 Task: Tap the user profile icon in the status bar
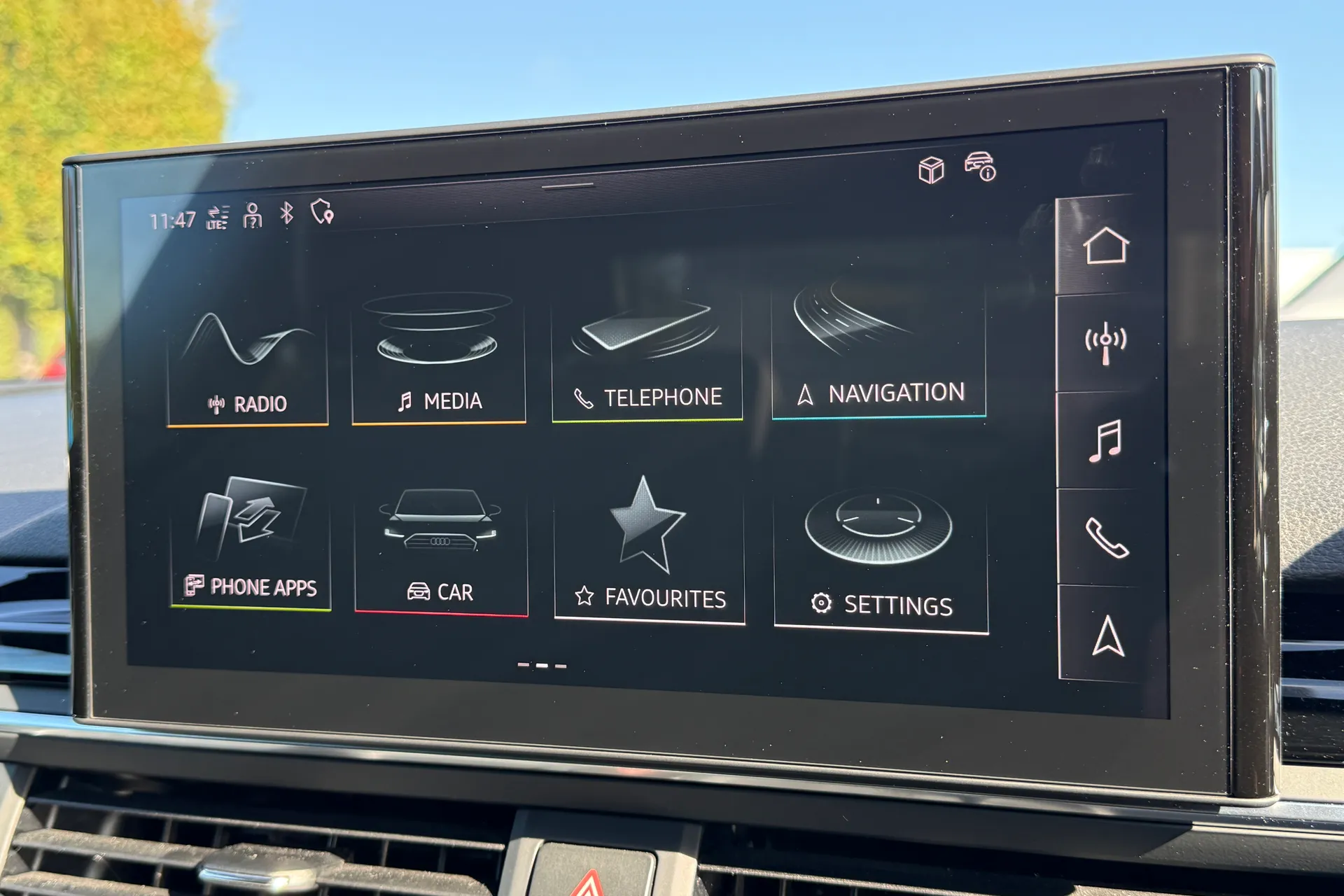(252, 216)
